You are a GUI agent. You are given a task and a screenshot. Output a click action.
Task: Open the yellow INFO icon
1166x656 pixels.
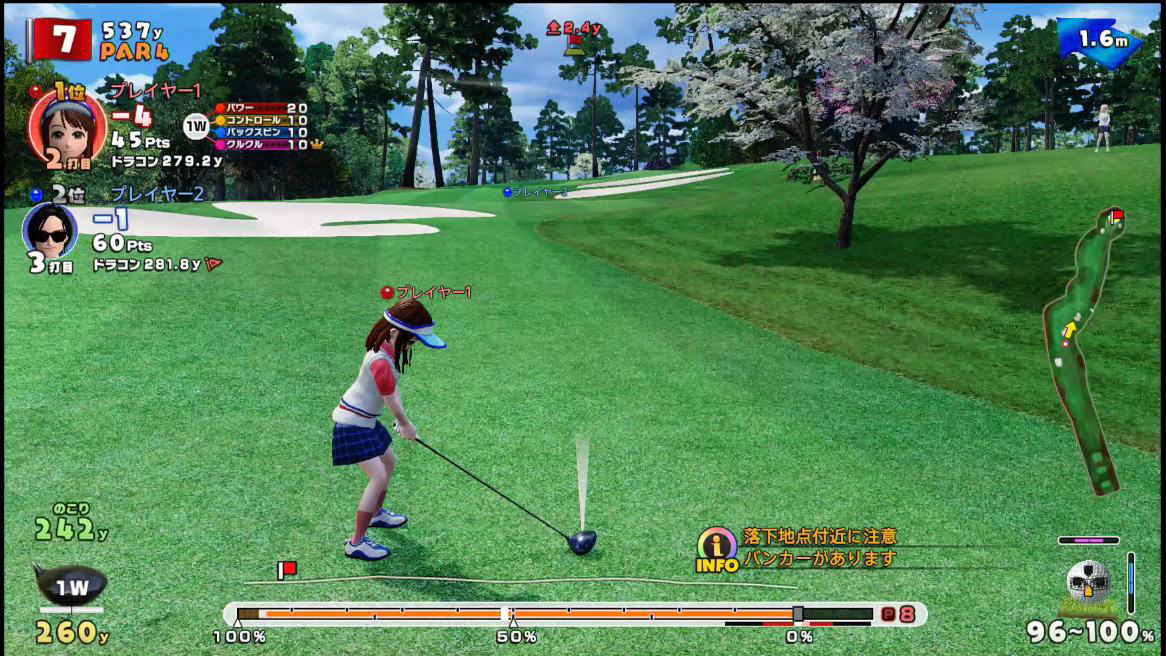(x=717, y=549)
